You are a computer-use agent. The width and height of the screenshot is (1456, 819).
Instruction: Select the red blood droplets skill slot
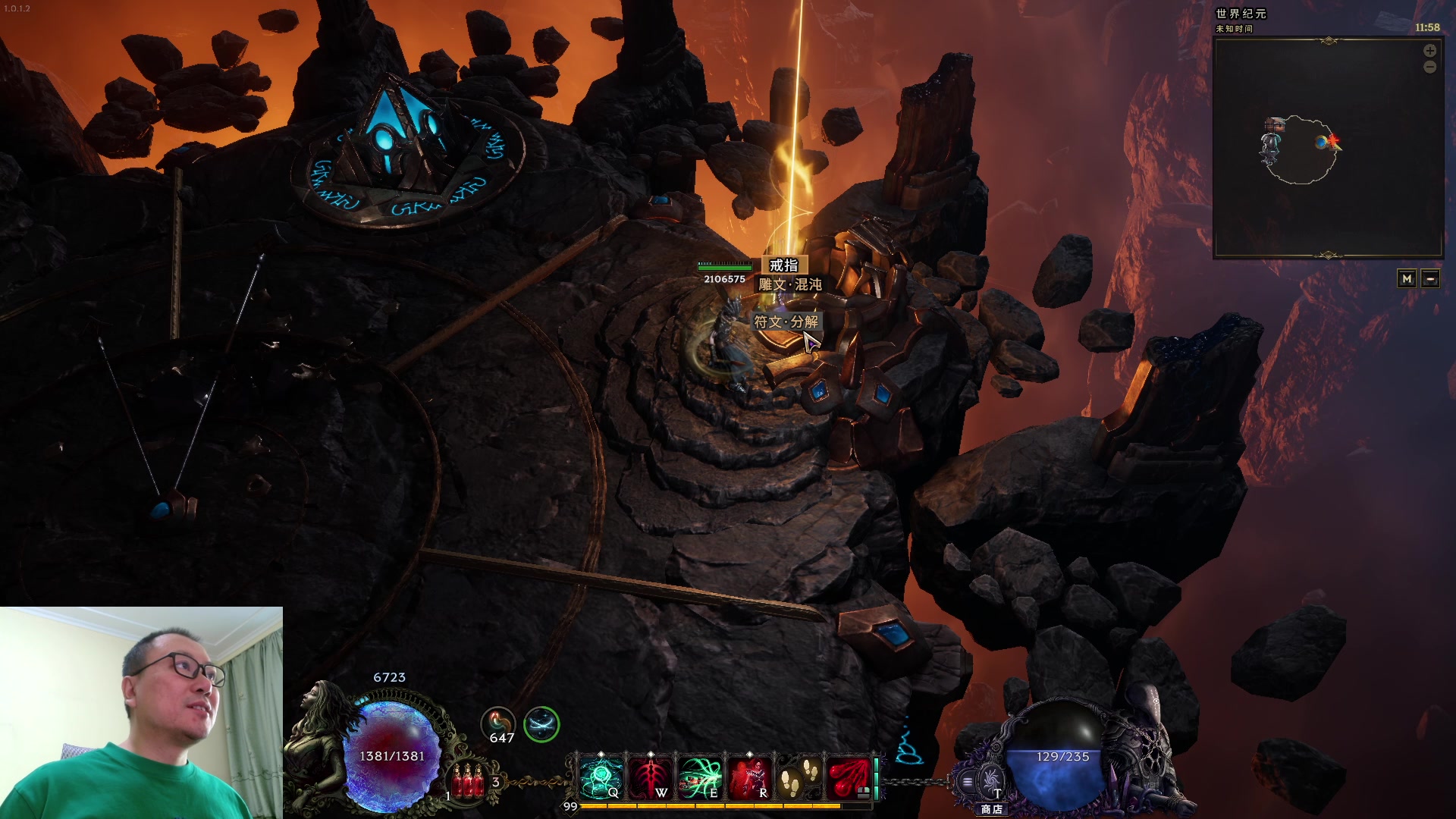pos(848,778)
